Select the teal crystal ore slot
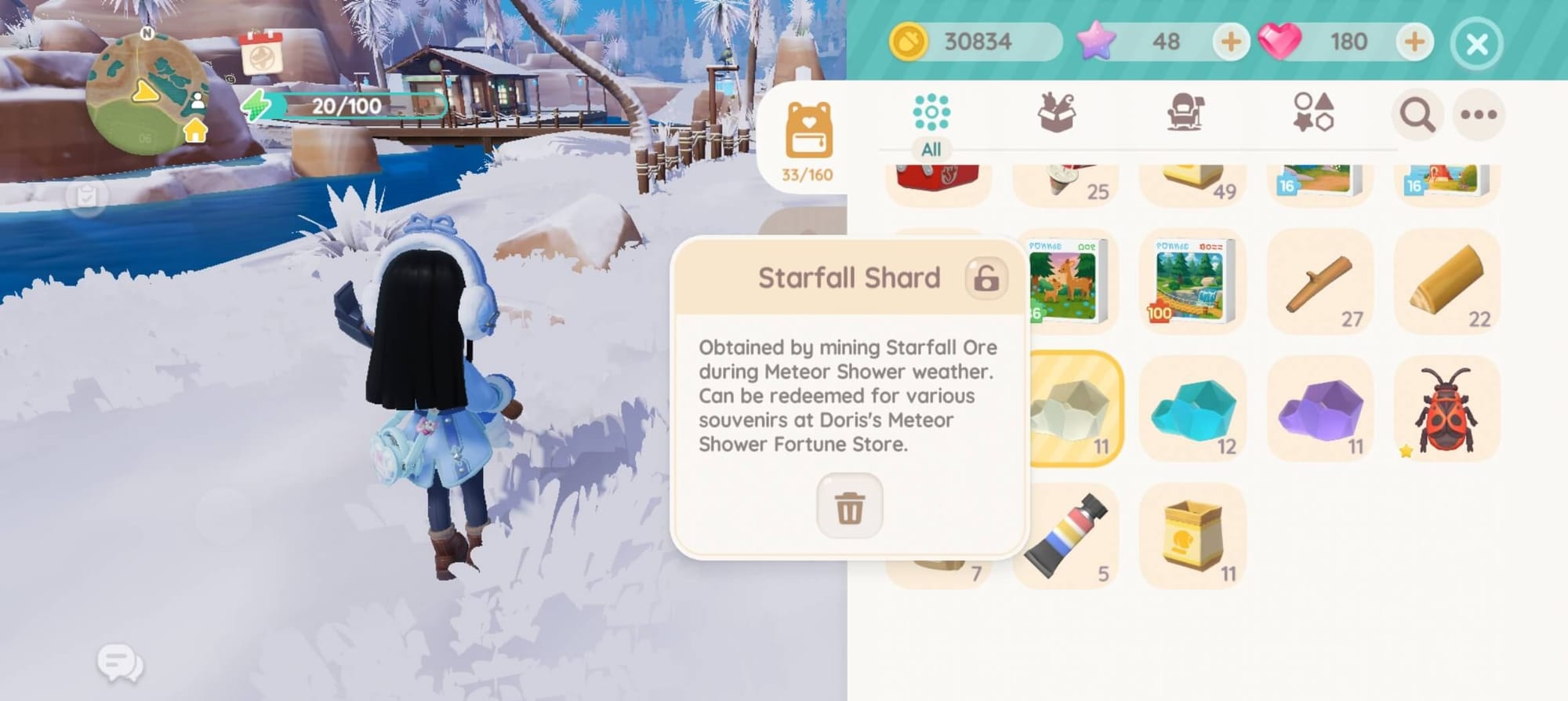 [1192, 409]
